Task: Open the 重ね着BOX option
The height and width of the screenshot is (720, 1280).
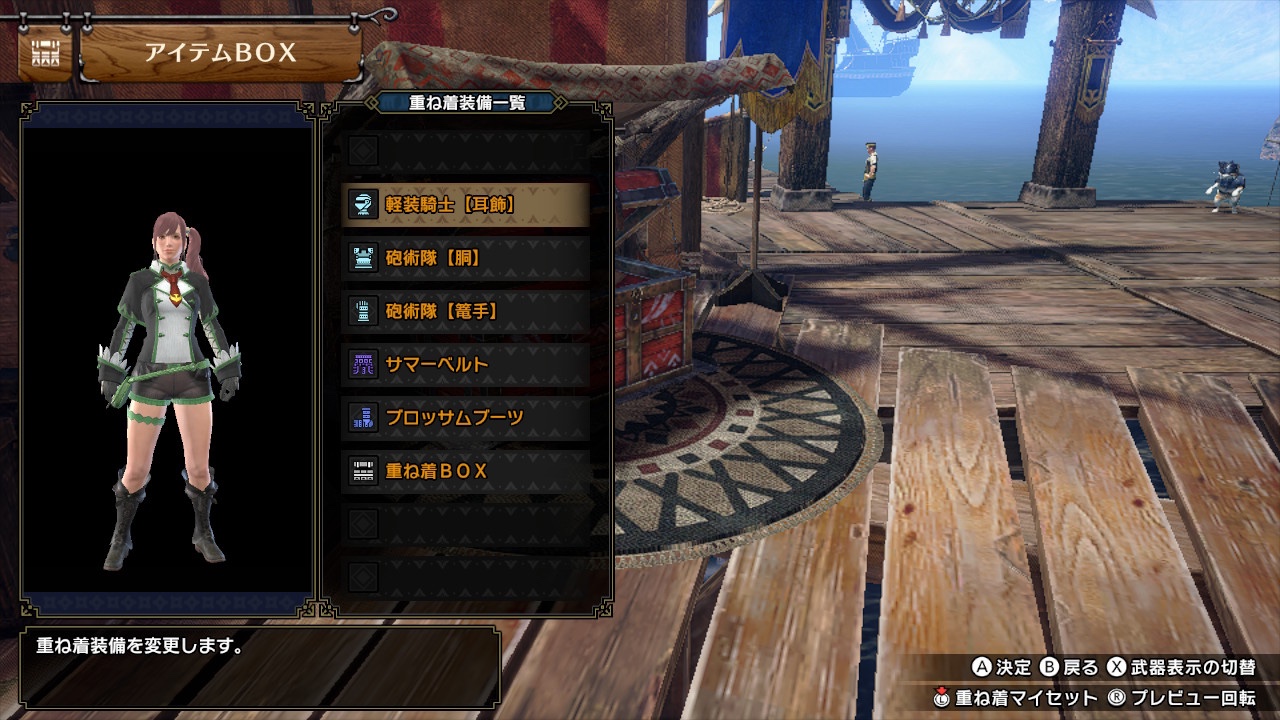Action: click(465, 470)
